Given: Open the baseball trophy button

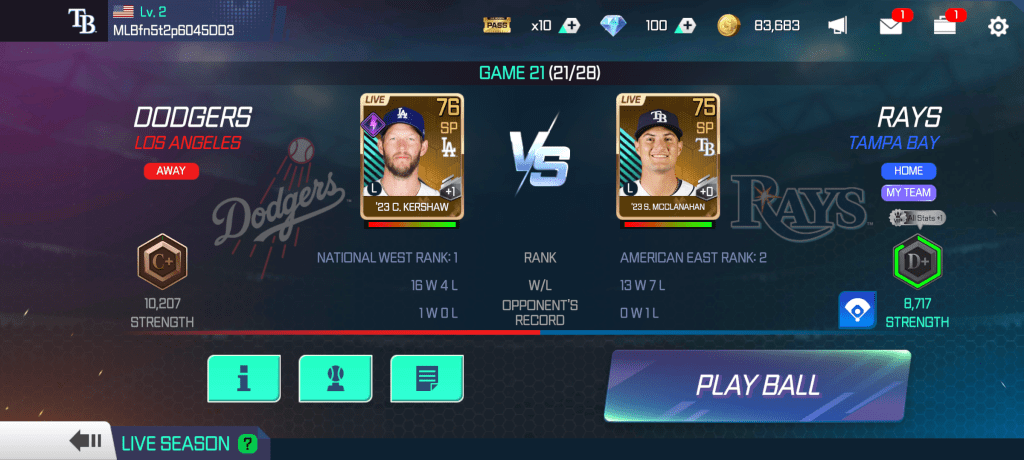Looking at the screenshot, I should pyautogui.click(x=334, y=379).
